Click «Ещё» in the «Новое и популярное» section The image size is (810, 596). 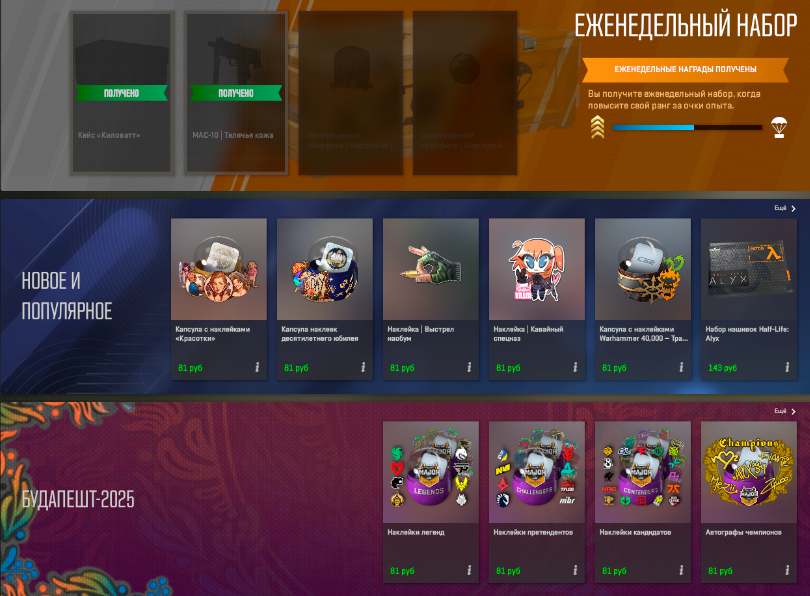point(786,208)
